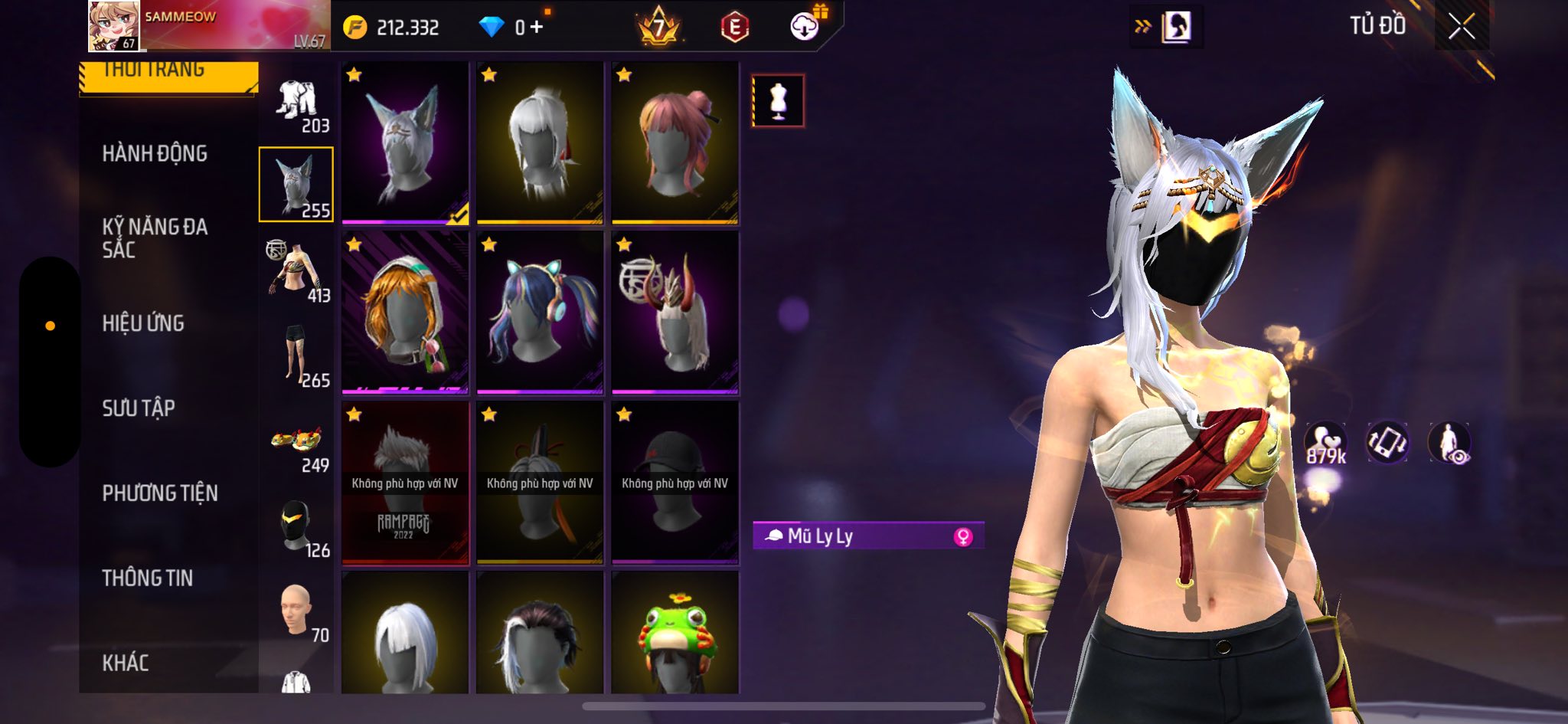Image resolution: width=1568 pixels, height=724 pixels.
Task: Pick the green frog hat item
Action: coord(675,634)
